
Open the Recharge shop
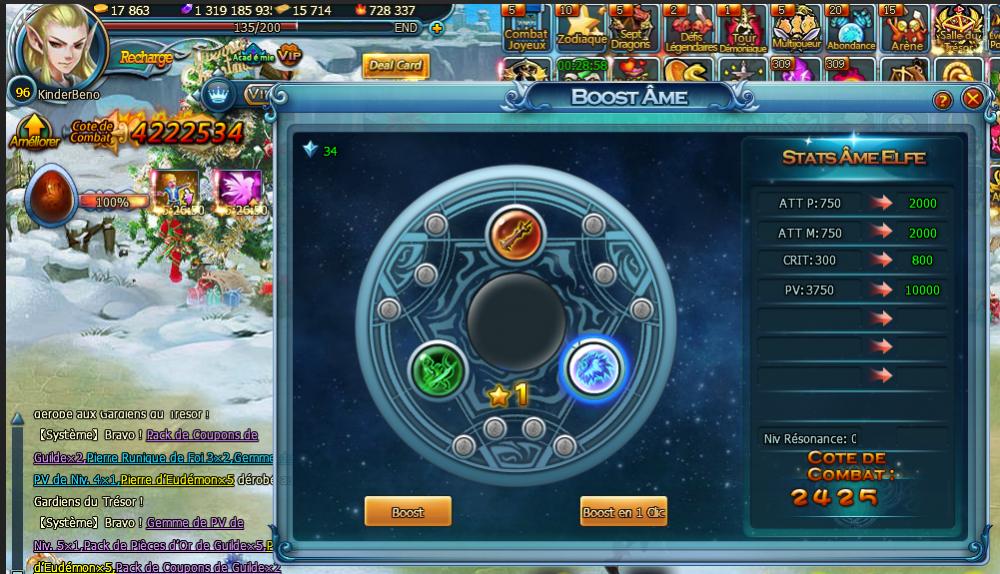[x=146, y=57]
